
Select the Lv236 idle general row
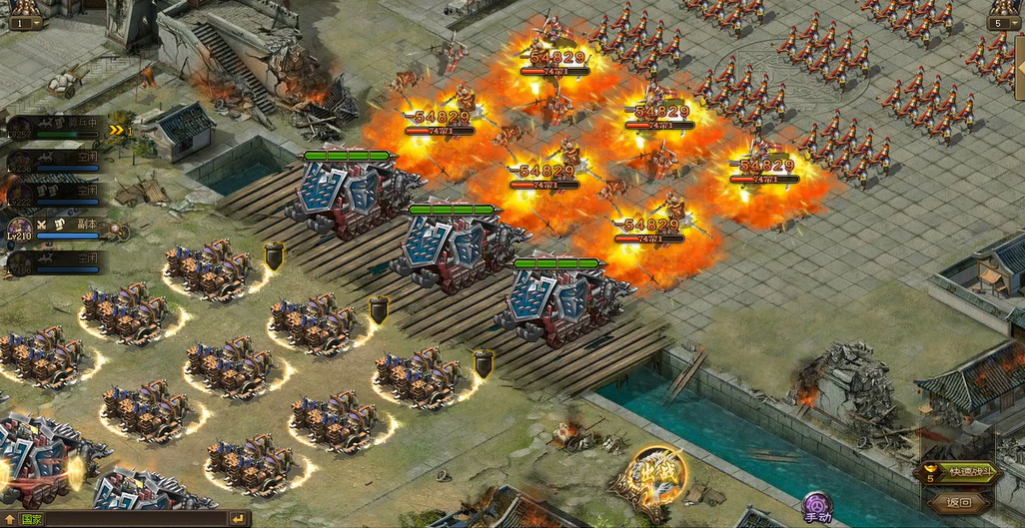tap(54, 158)
